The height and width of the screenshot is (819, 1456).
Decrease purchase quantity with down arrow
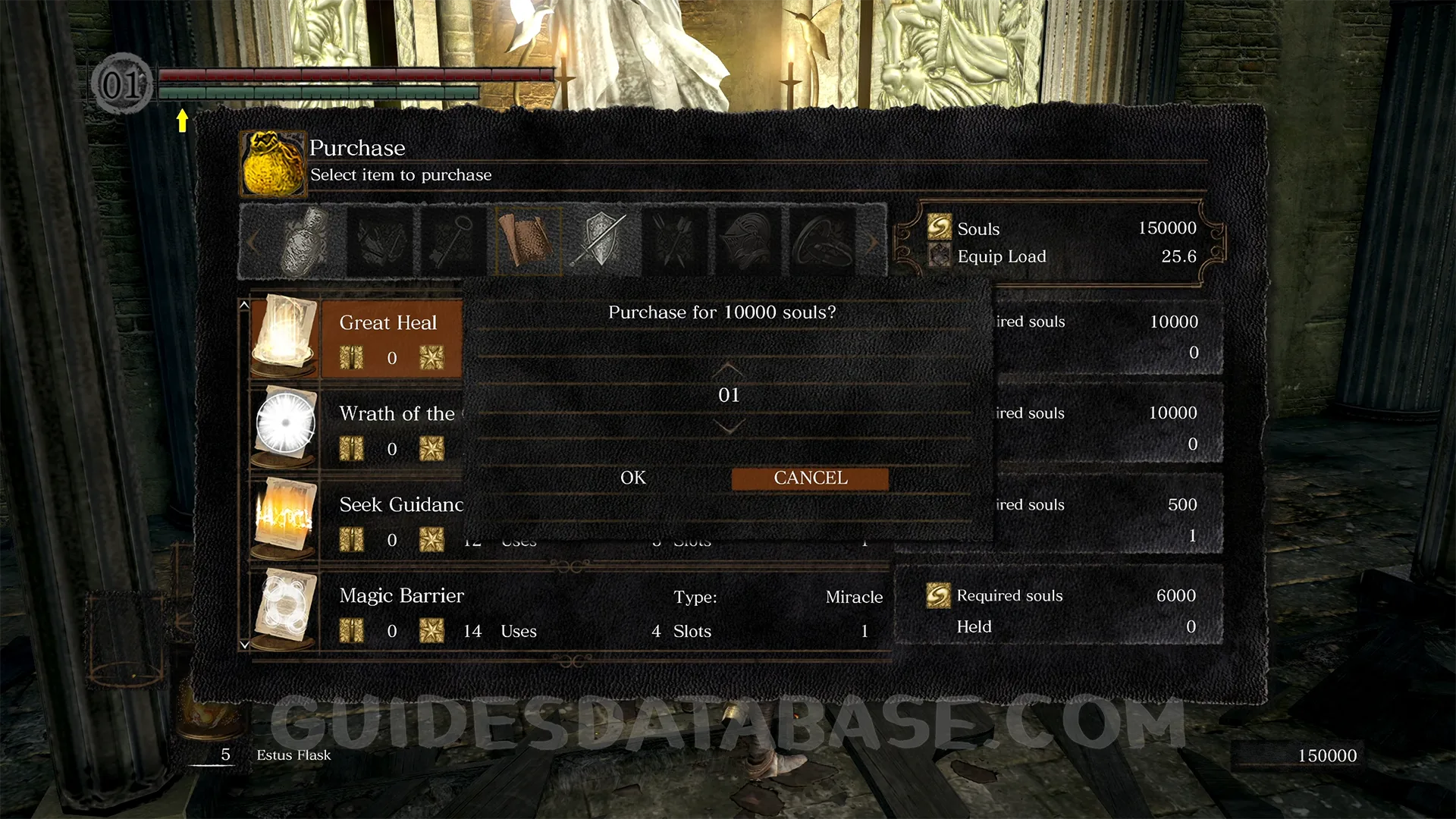728,428
